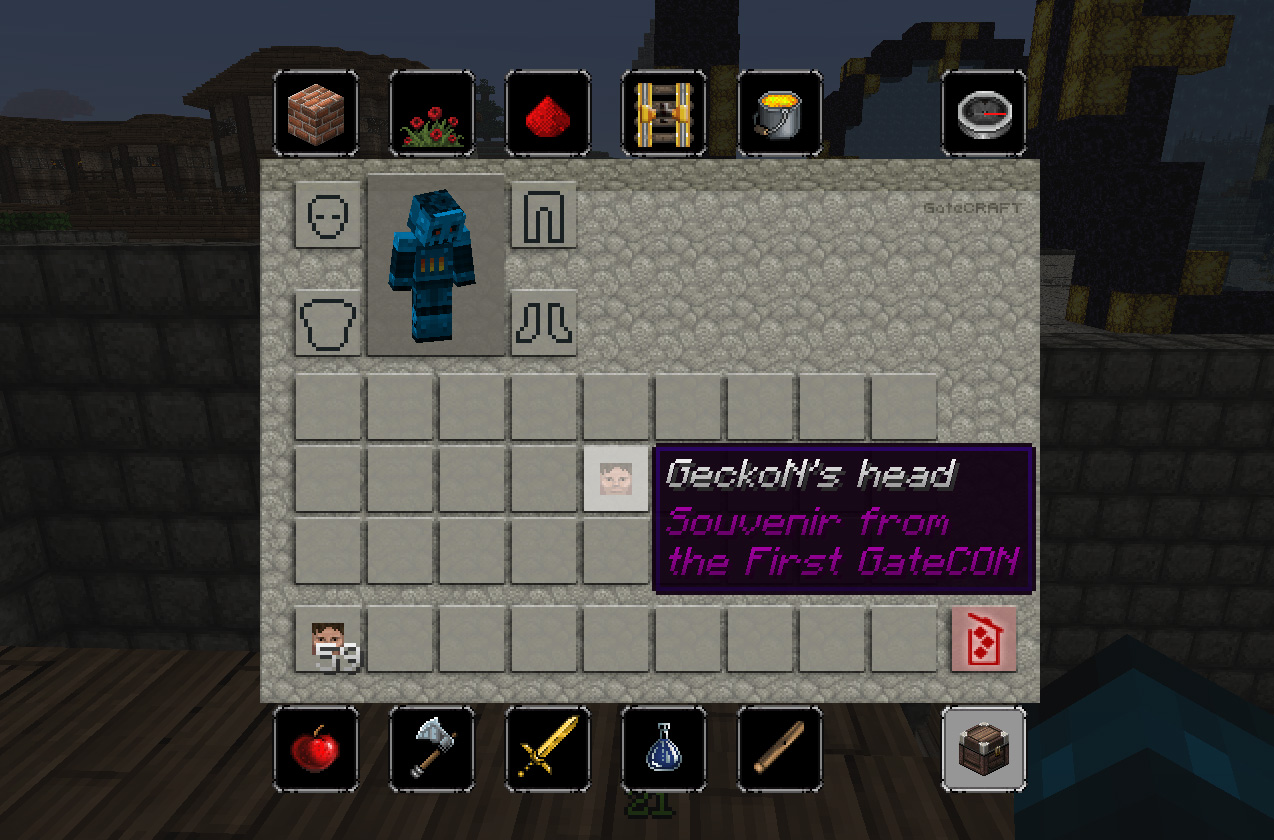Select the empty chestplate armor slot
The image size is (1274, 840).
point(328,322)
